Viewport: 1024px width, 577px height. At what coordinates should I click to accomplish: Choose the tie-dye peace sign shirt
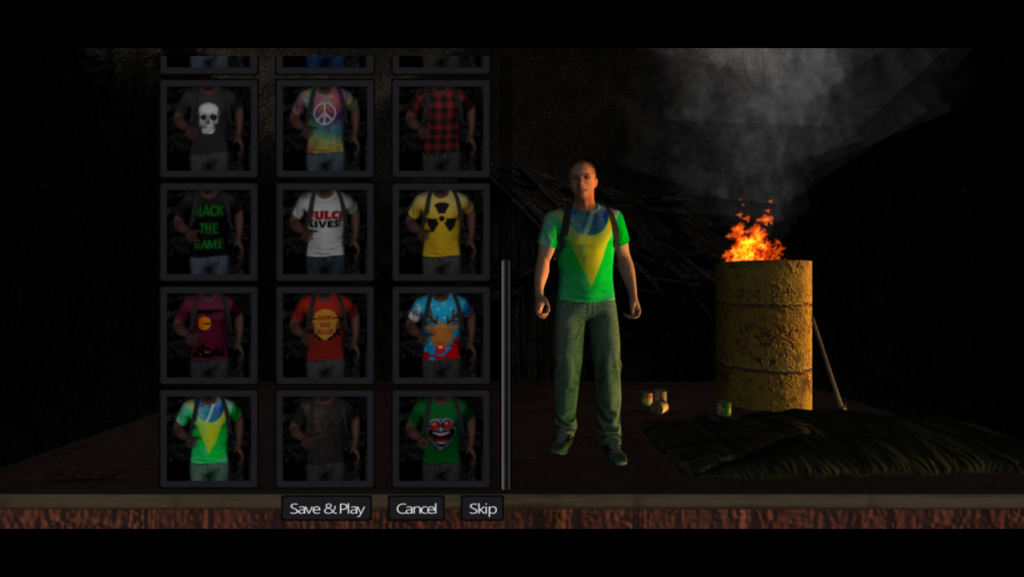coord(325,128)
